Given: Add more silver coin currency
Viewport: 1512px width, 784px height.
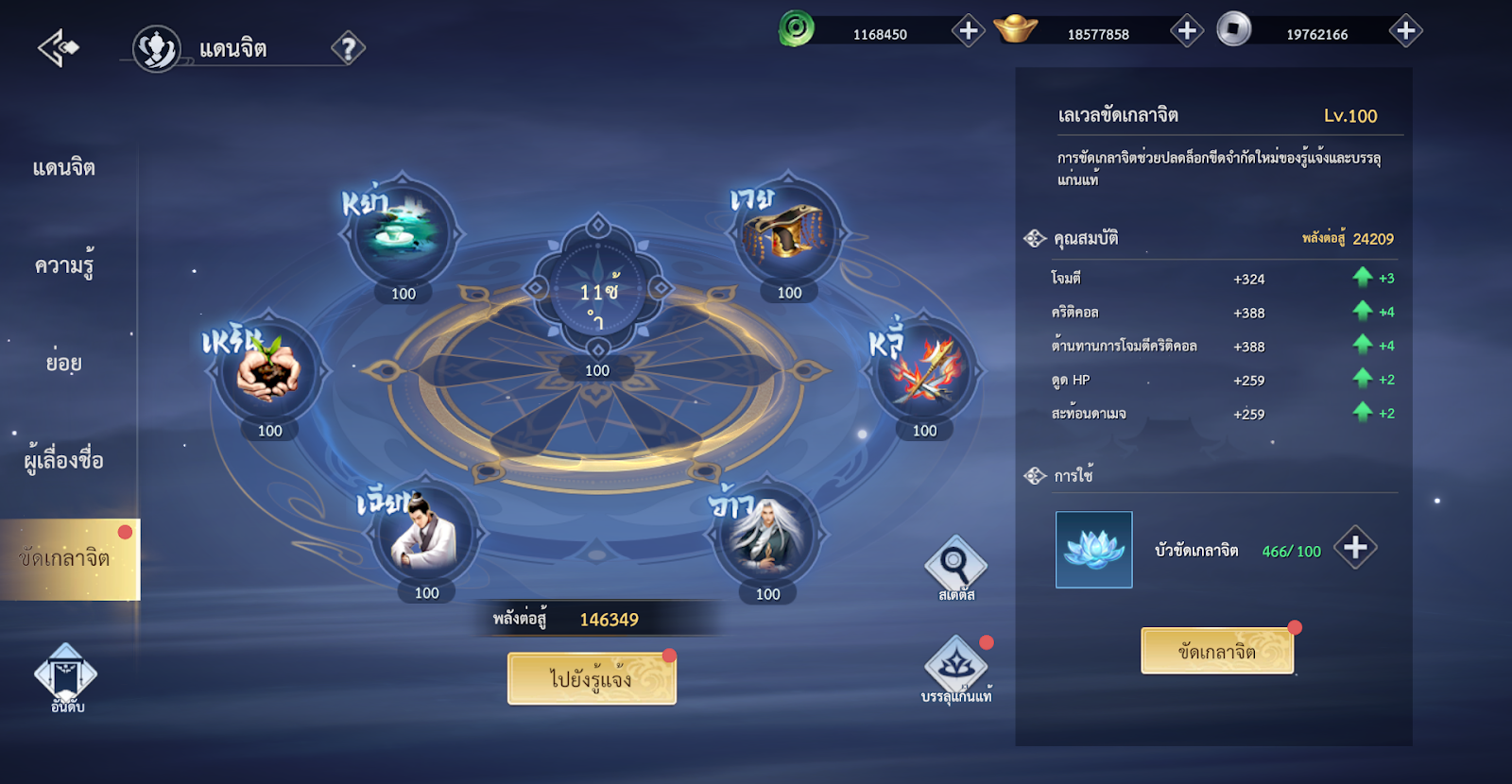Looking at the screenshot, I should tap(1405, 31).
